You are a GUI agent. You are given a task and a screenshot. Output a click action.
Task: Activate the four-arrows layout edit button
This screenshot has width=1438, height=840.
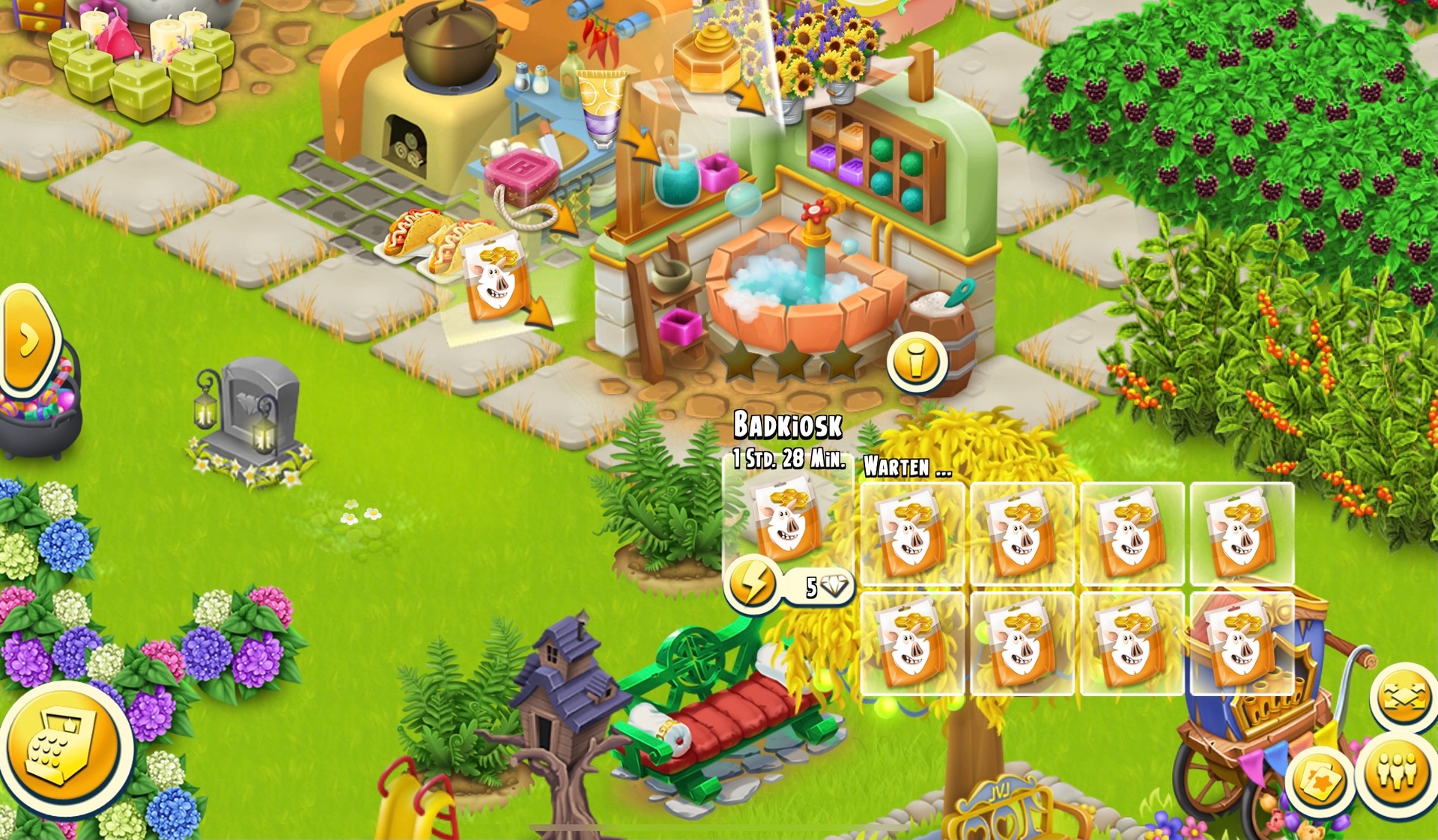click(1405, 698)
